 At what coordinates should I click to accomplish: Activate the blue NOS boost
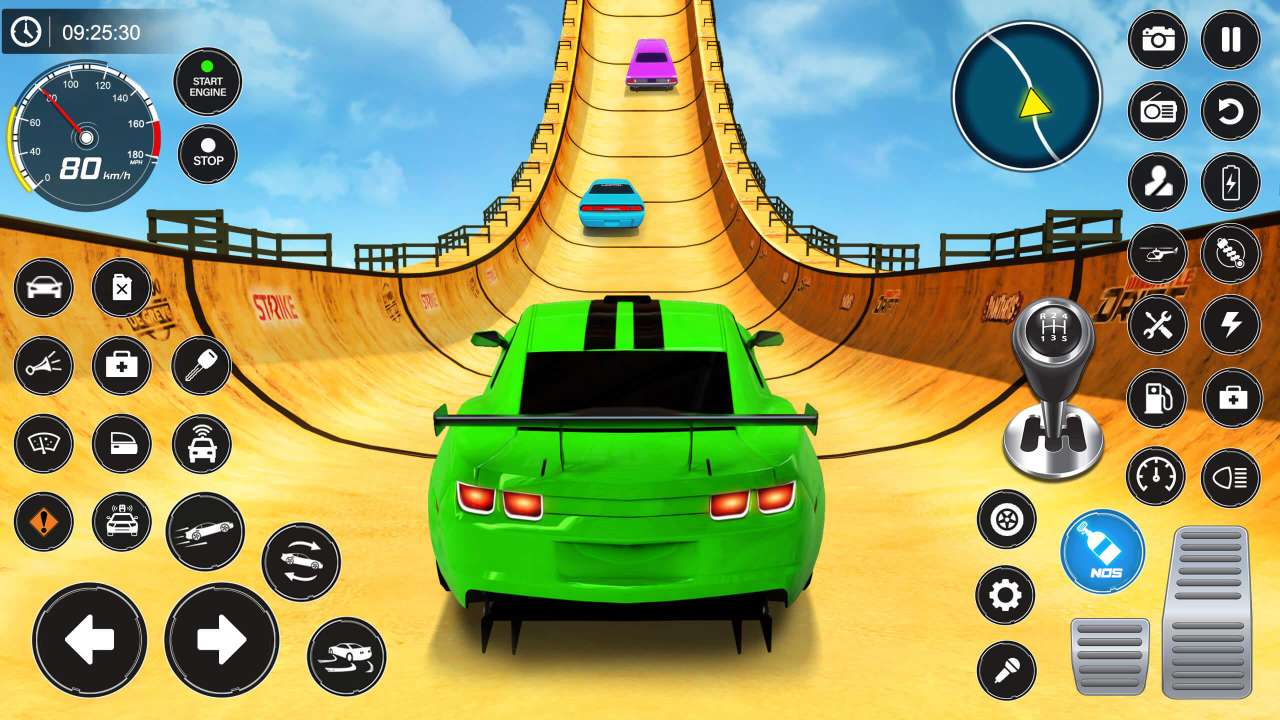point(1103,552)
